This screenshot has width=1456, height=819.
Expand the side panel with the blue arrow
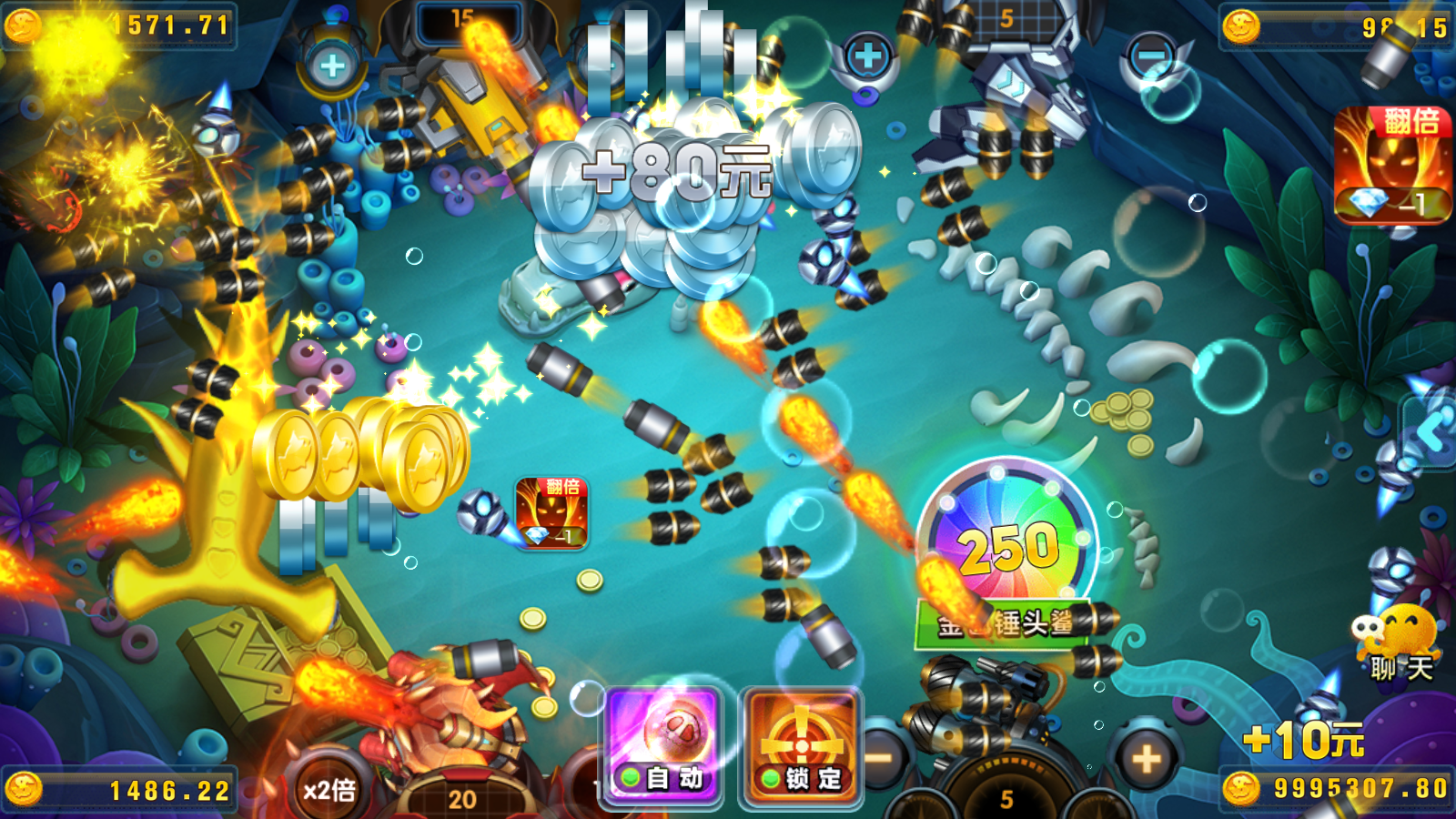1432,433
